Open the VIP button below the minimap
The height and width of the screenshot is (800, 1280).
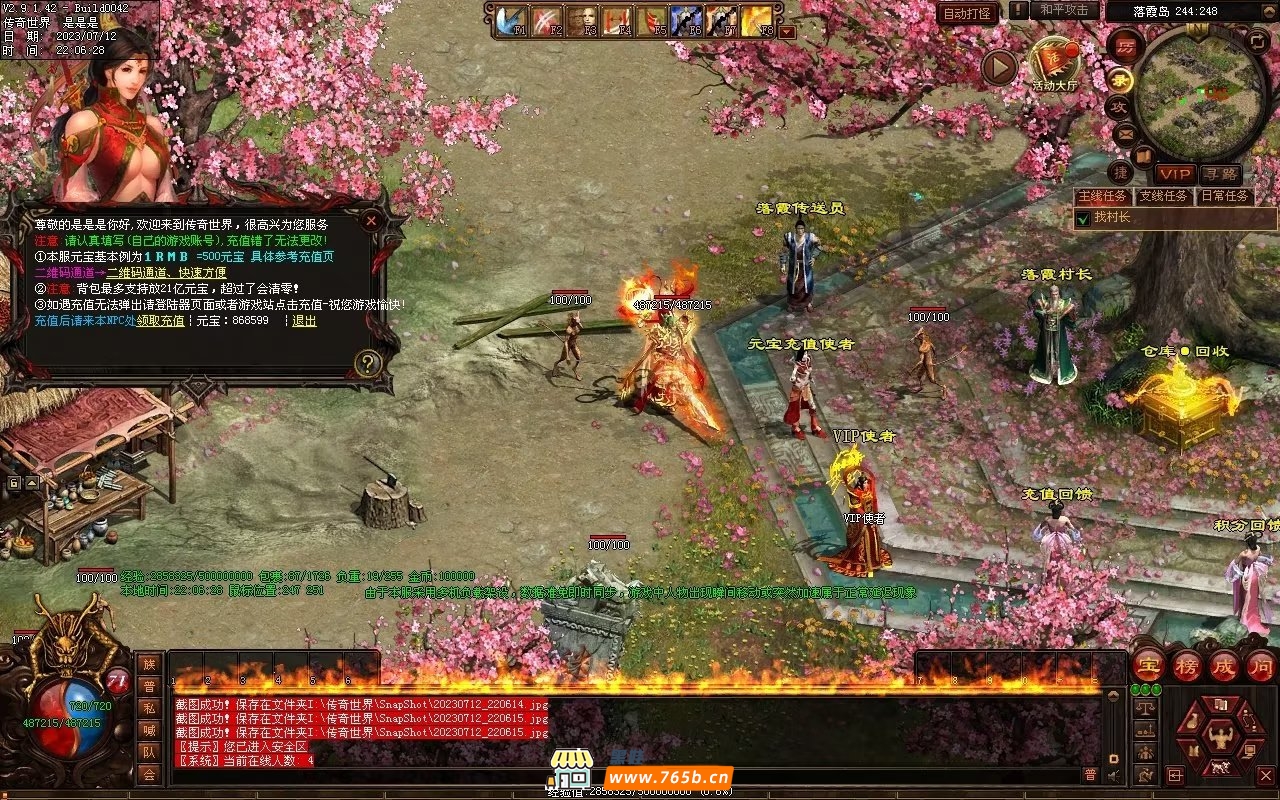click(x=1175, y=174)
